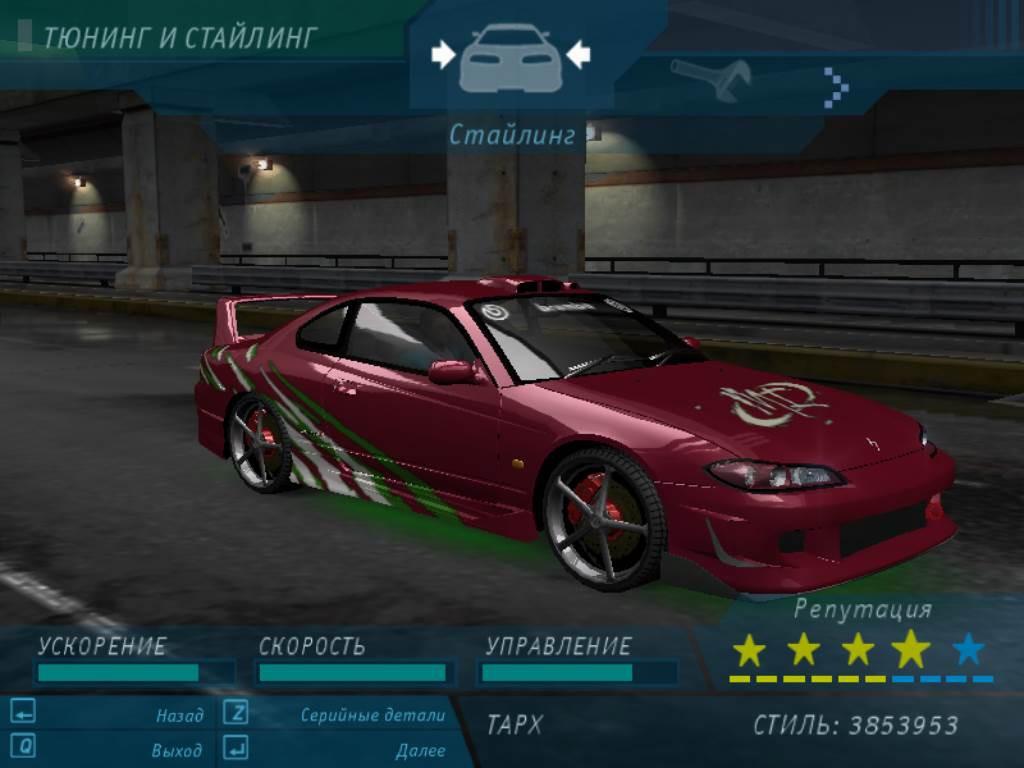Choose the Выход exit option
This screenshot has height=768, width=1024.
(176, 749)
